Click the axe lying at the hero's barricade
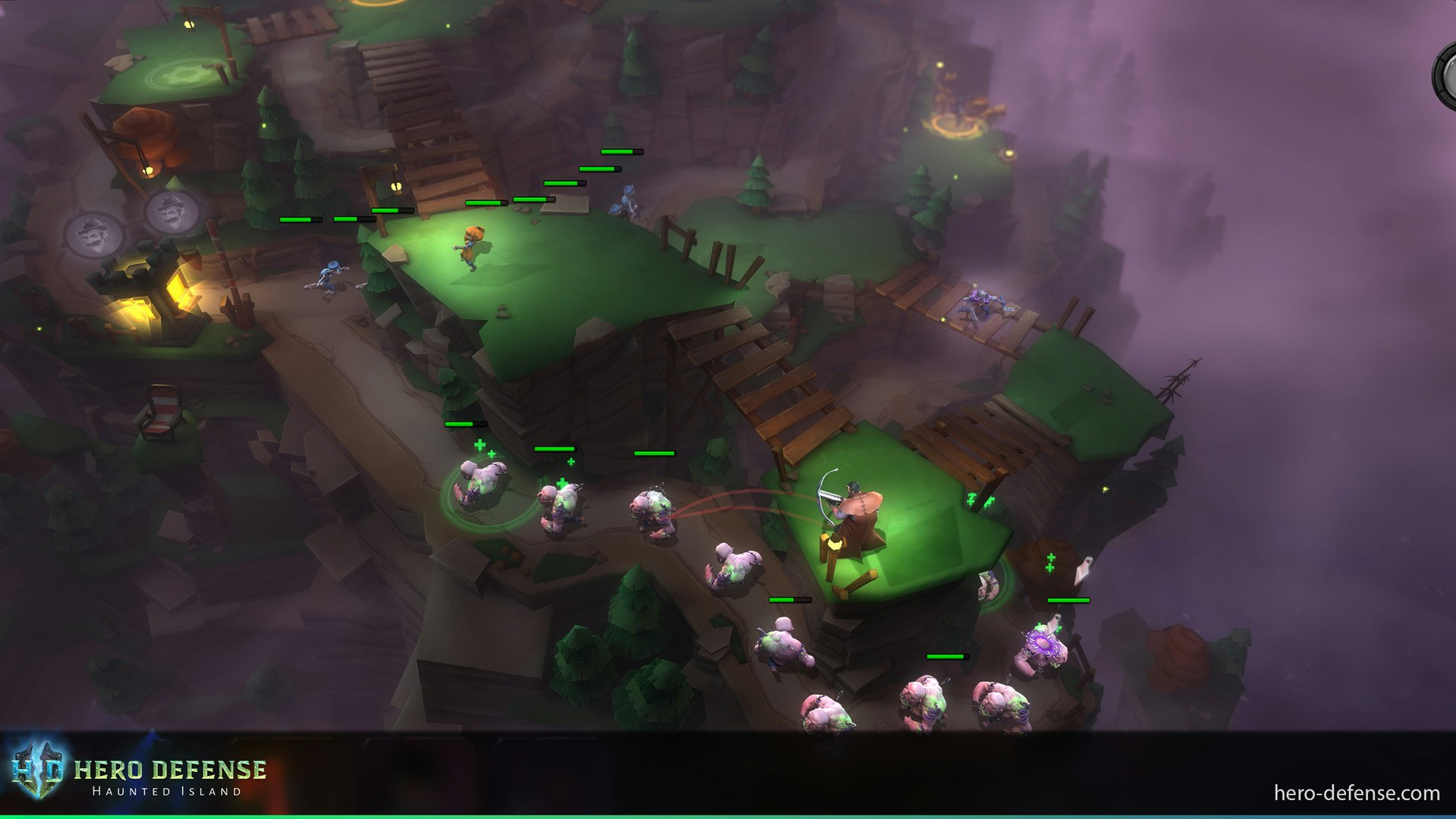1456x819 pixels. click(x=835, y=544)
